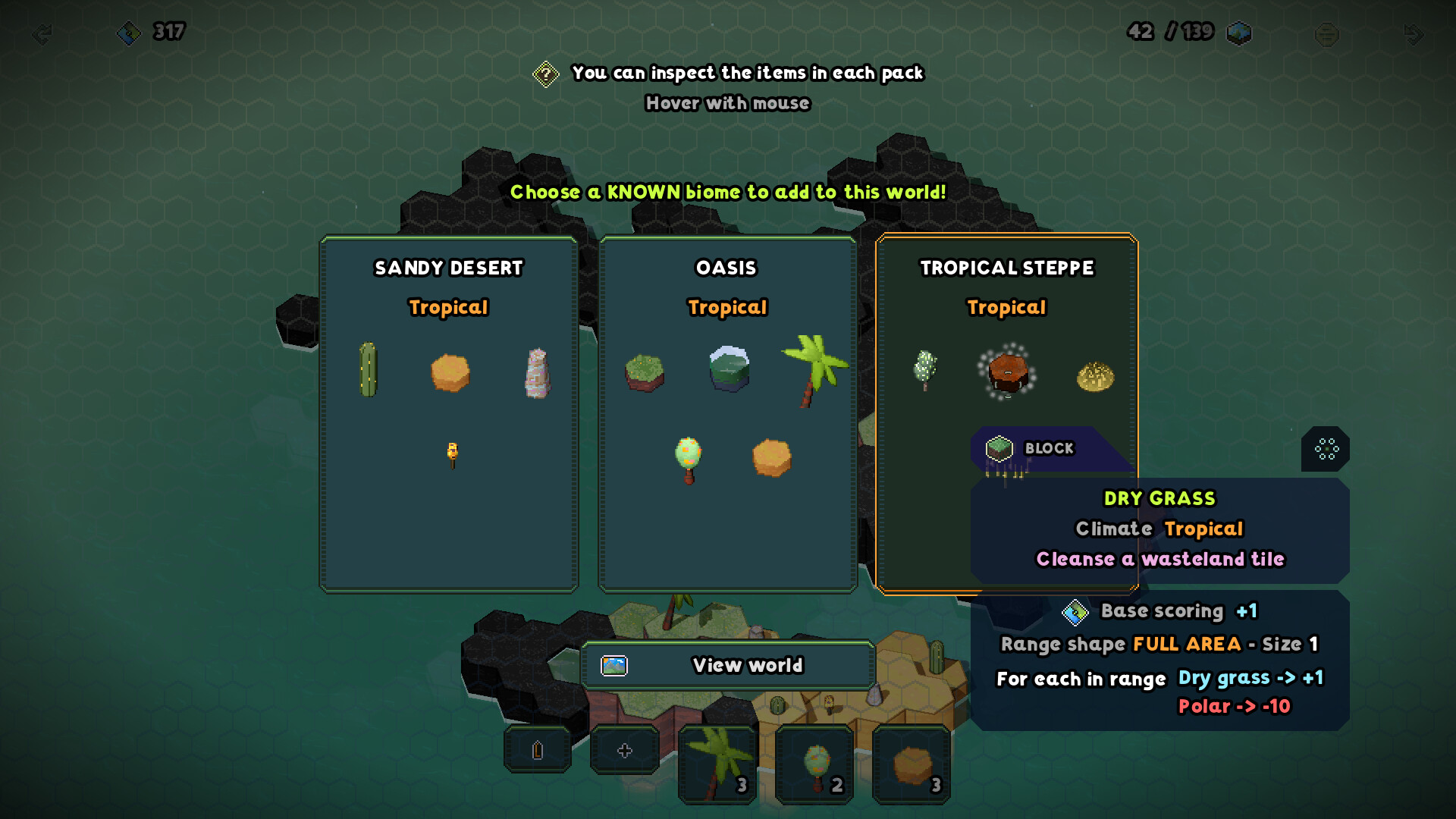This screenshot has height=819, width=1456.
Task: Inspect the pink rock pillar item
Action: pyautogui.click(x=537, y=372)
